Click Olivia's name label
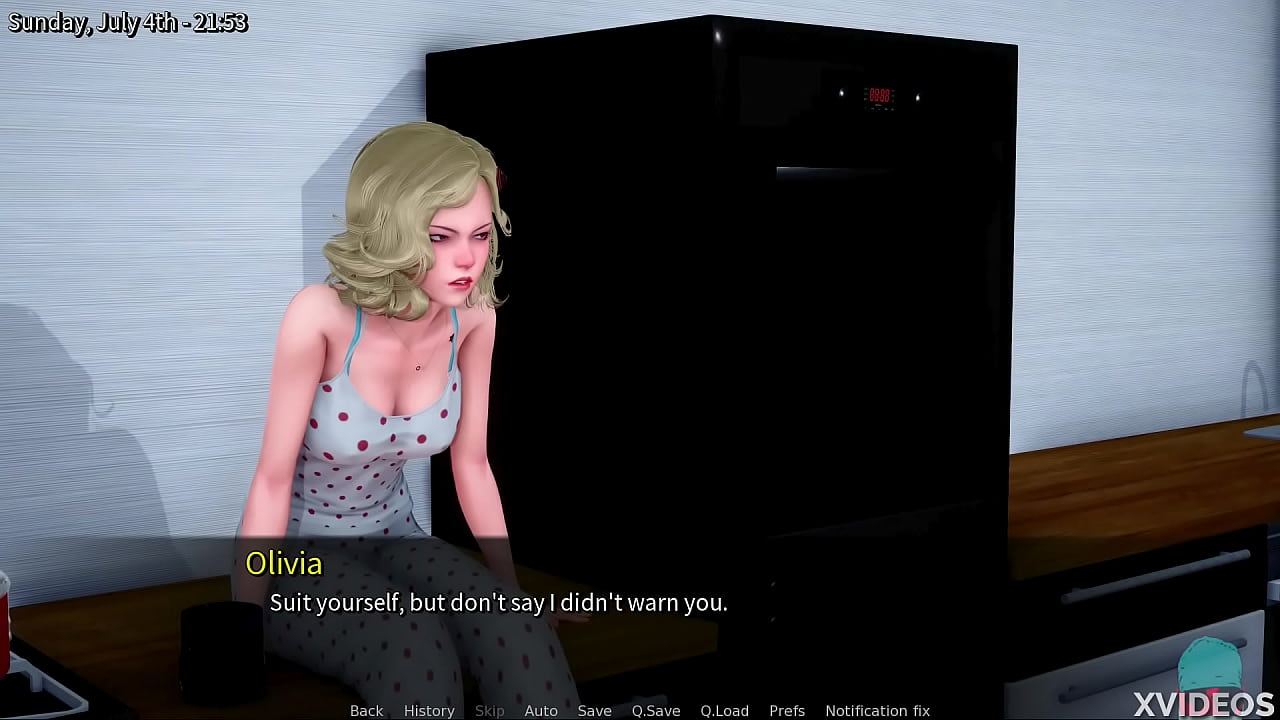Image resolution: width=1280 pixels, height=720 pixels. click(285, 564)
